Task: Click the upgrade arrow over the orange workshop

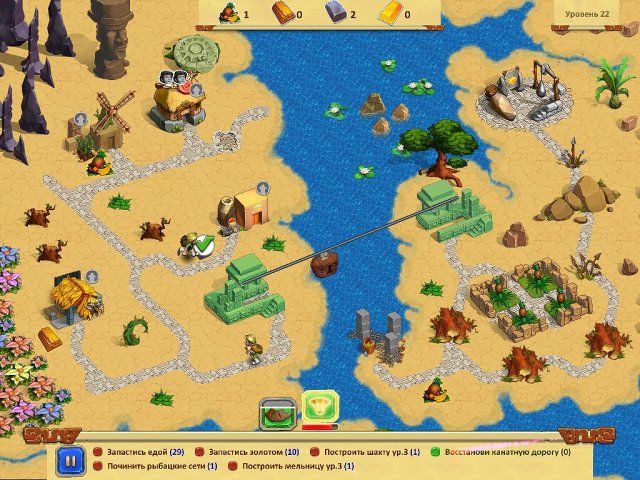Action: coord(262,187)
